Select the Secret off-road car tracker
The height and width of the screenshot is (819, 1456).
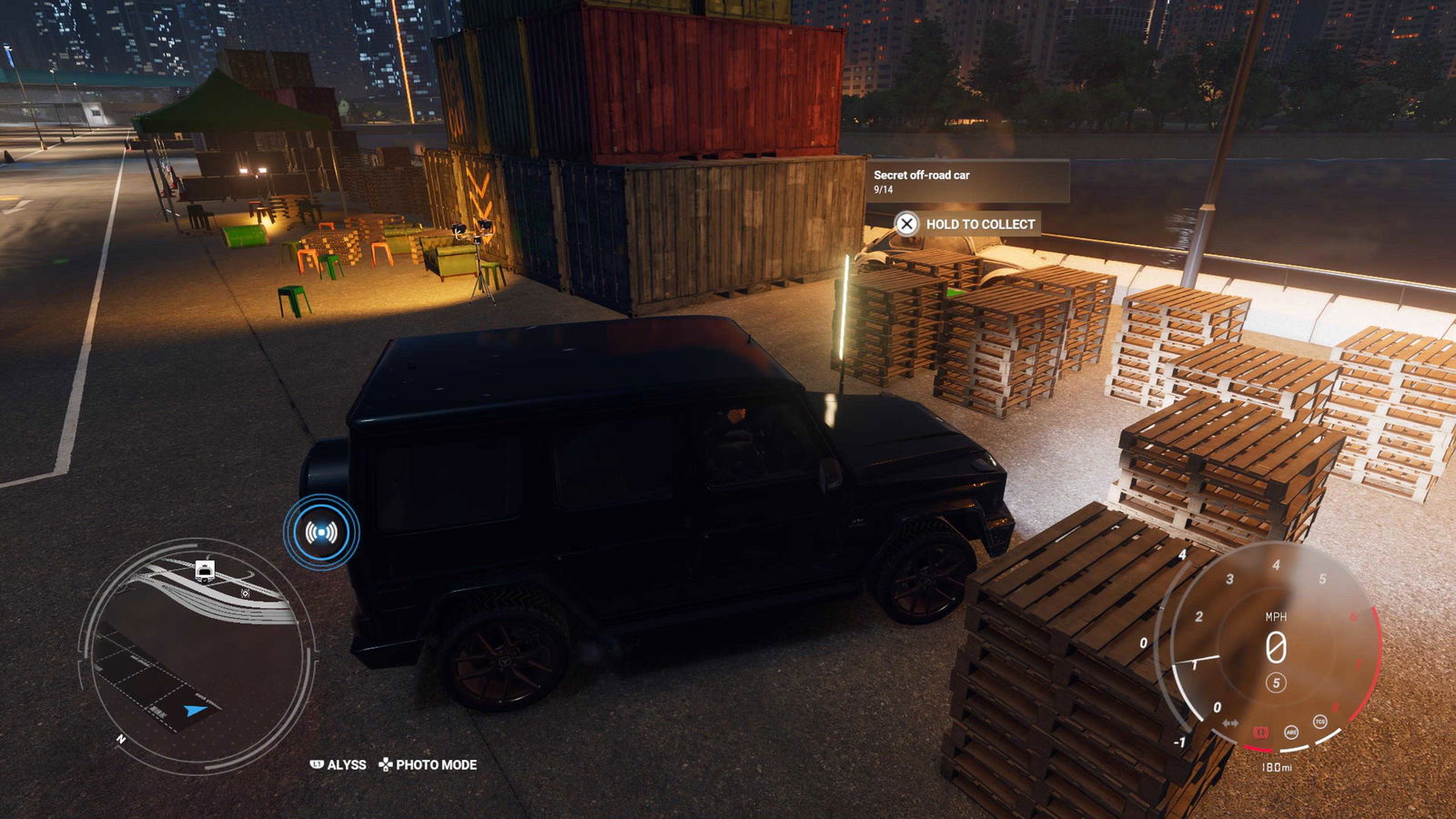pos(966,181)
